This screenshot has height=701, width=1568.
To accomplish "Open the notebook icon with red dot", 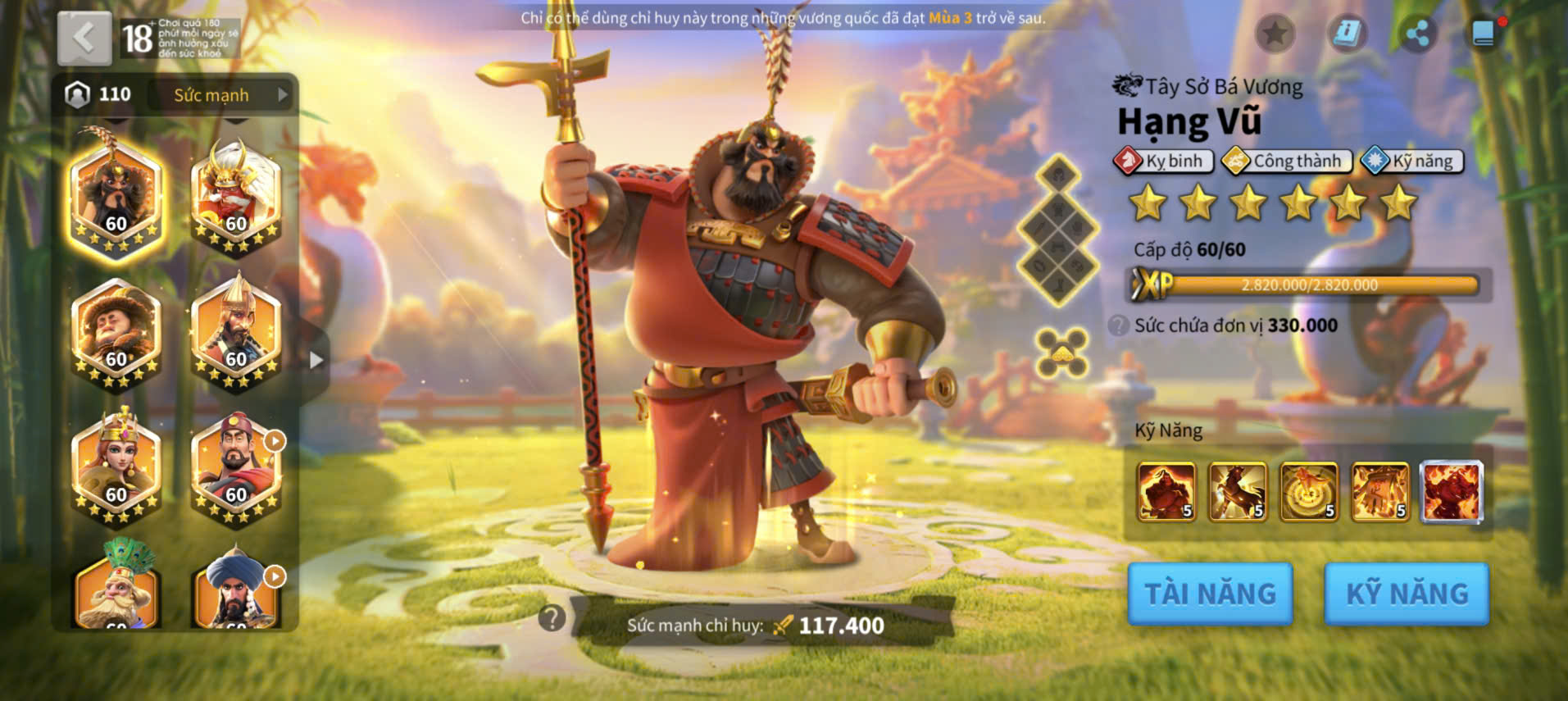I will click(x=1484, y=34).
